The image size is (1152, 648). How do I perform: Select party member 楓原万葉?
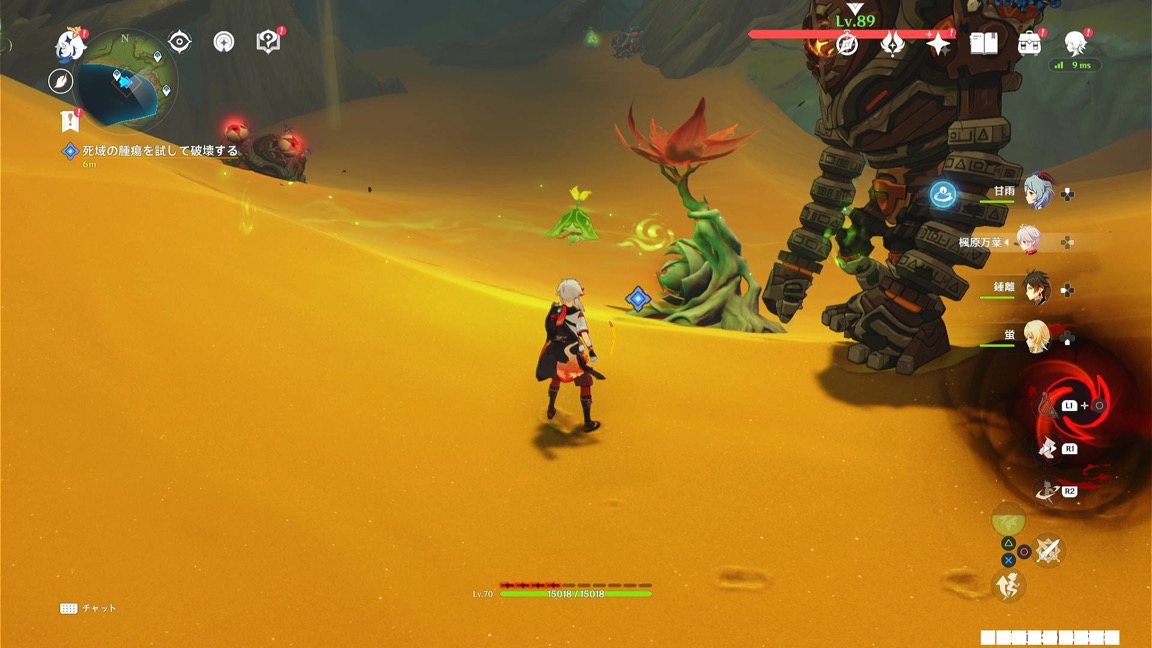click(1029, 241)
